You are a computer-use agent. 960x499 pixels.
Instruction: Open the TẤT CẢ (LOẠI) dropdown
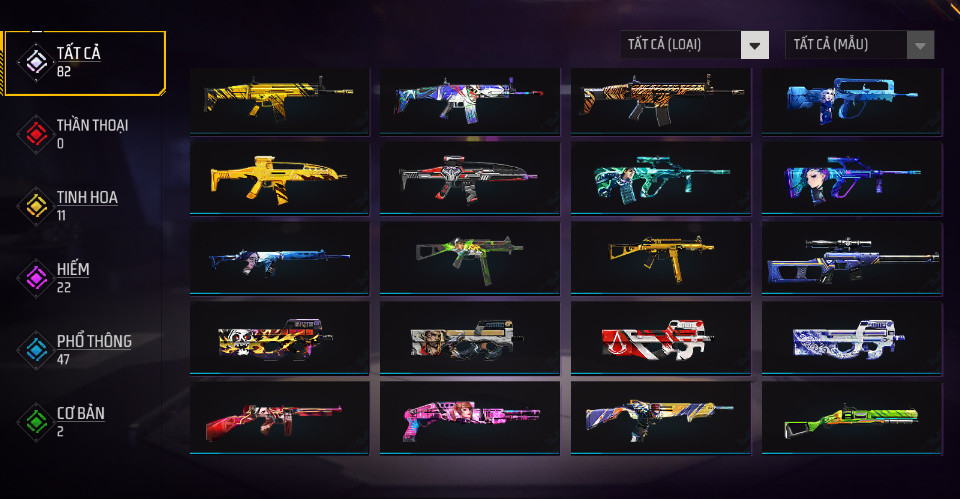pos(694,44)
